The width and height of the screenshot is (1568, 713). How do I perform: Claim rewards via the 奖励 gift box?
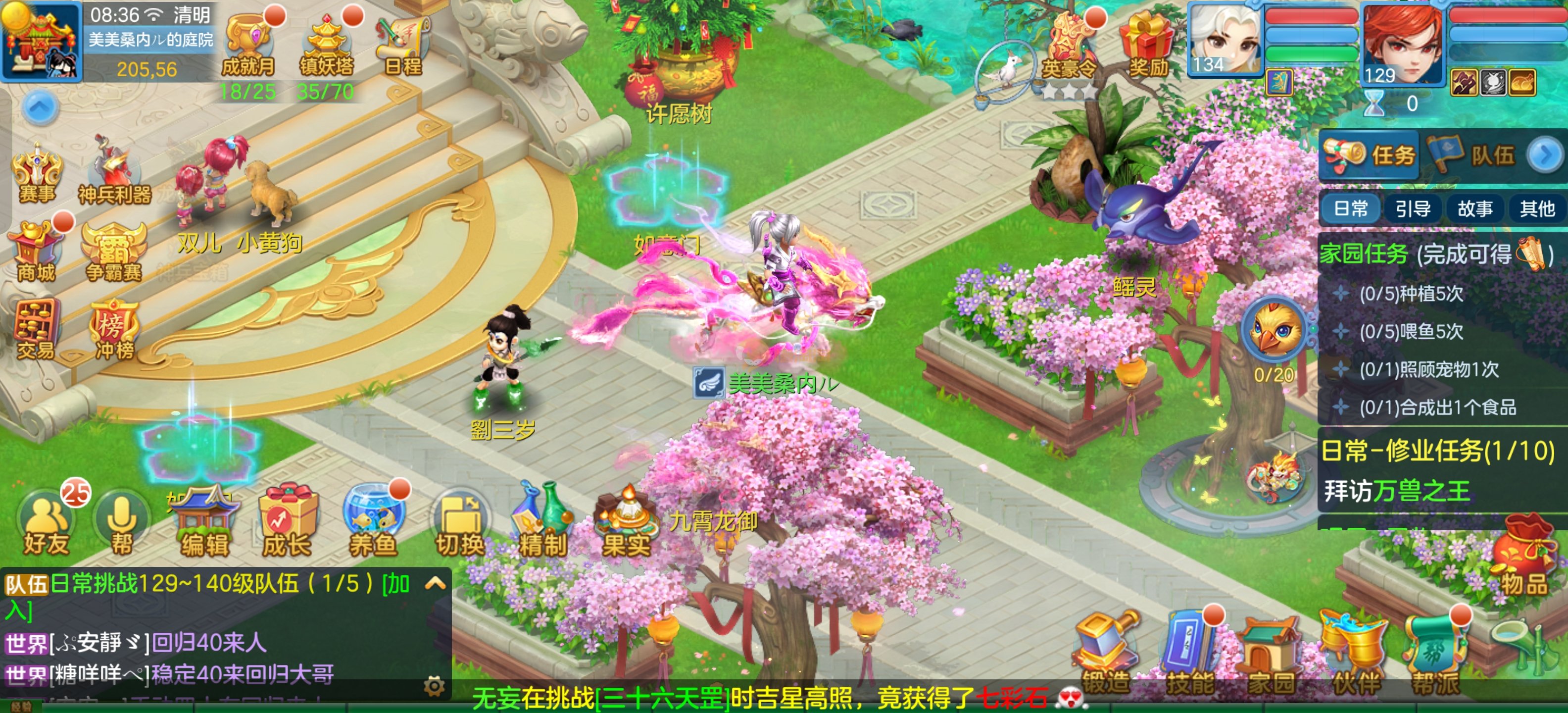point(1147,46)
